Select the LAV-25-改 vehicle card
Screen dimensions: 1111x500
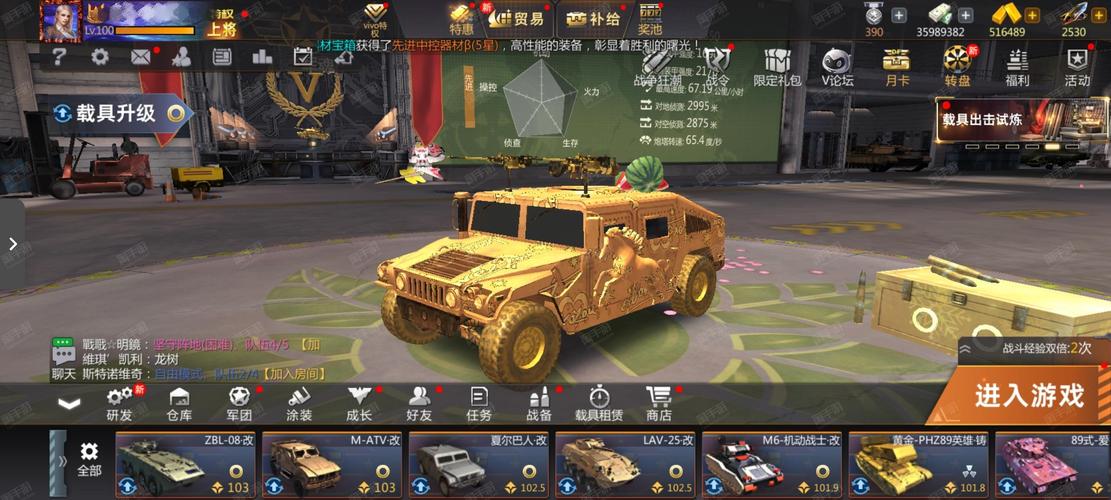(x=626, y=464)
